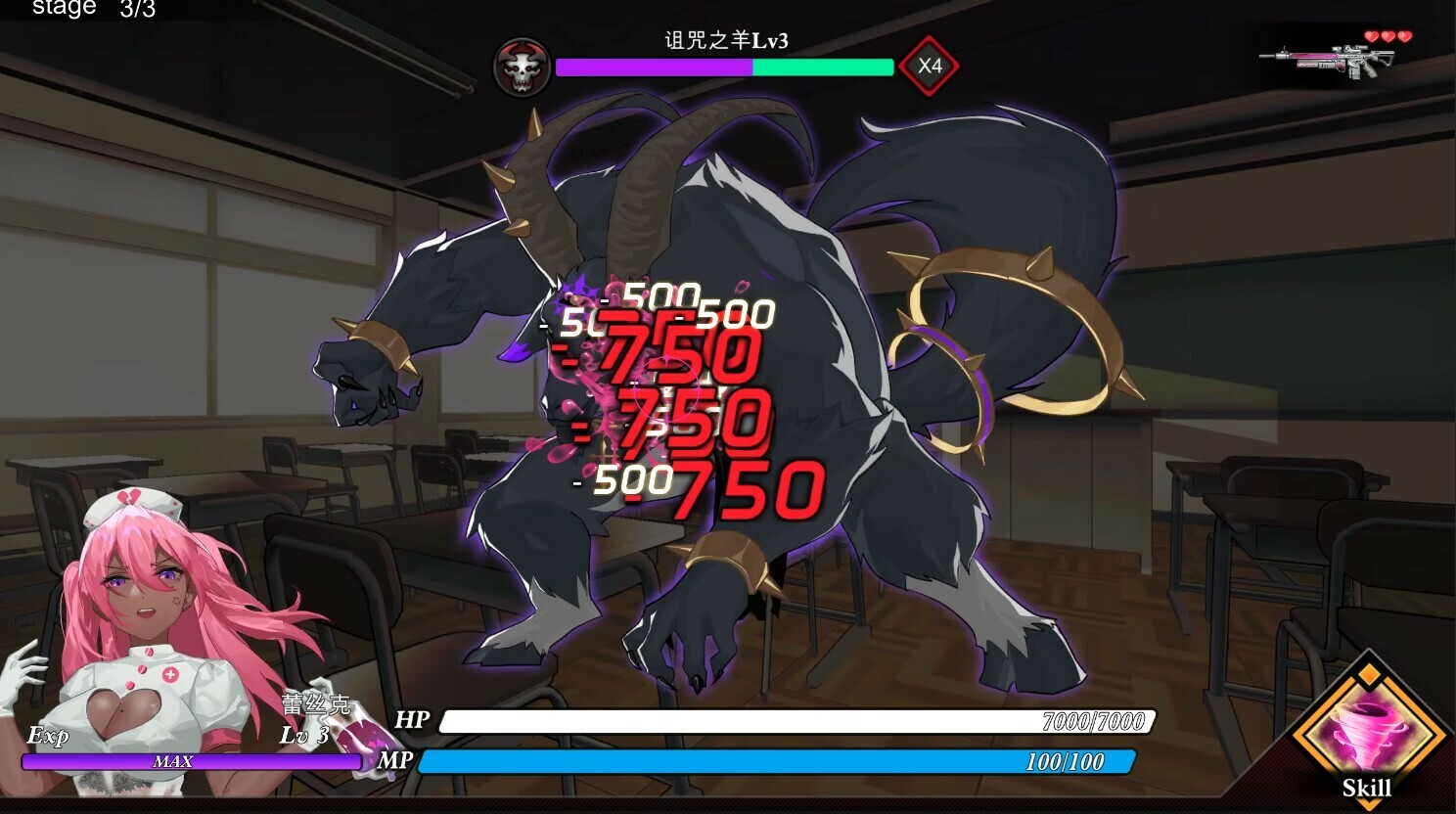The height and width of the screenshot is (814, 1456).
Task: Click the boss skull emblem icon
Action: coord(522,68)
